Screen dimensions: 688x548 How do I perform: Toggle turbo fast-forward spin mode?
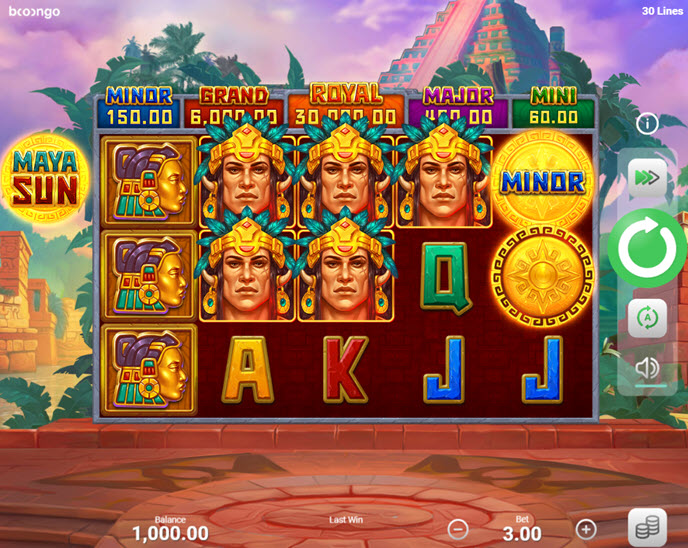click(x=647, y=178)
